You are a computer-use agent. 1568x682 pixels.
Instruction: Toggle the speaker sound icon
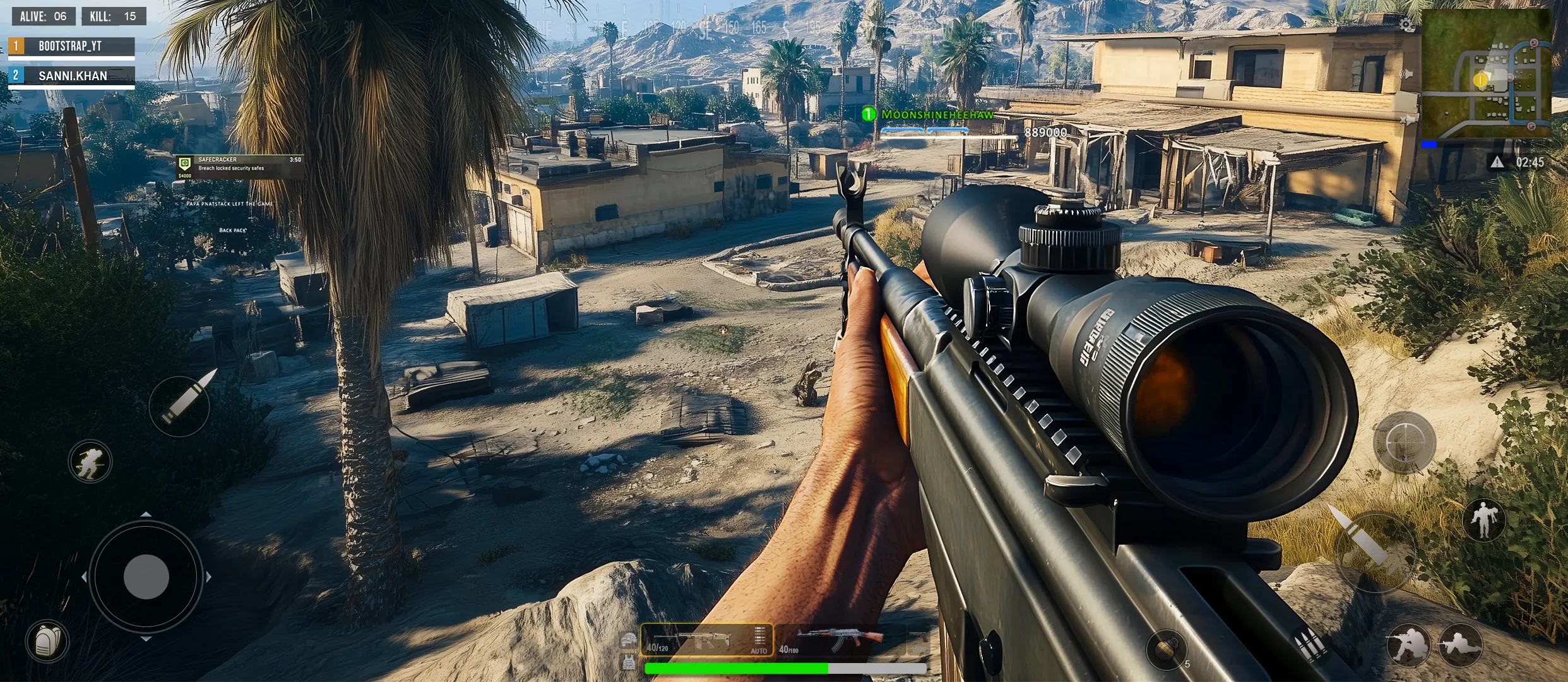1406,75
